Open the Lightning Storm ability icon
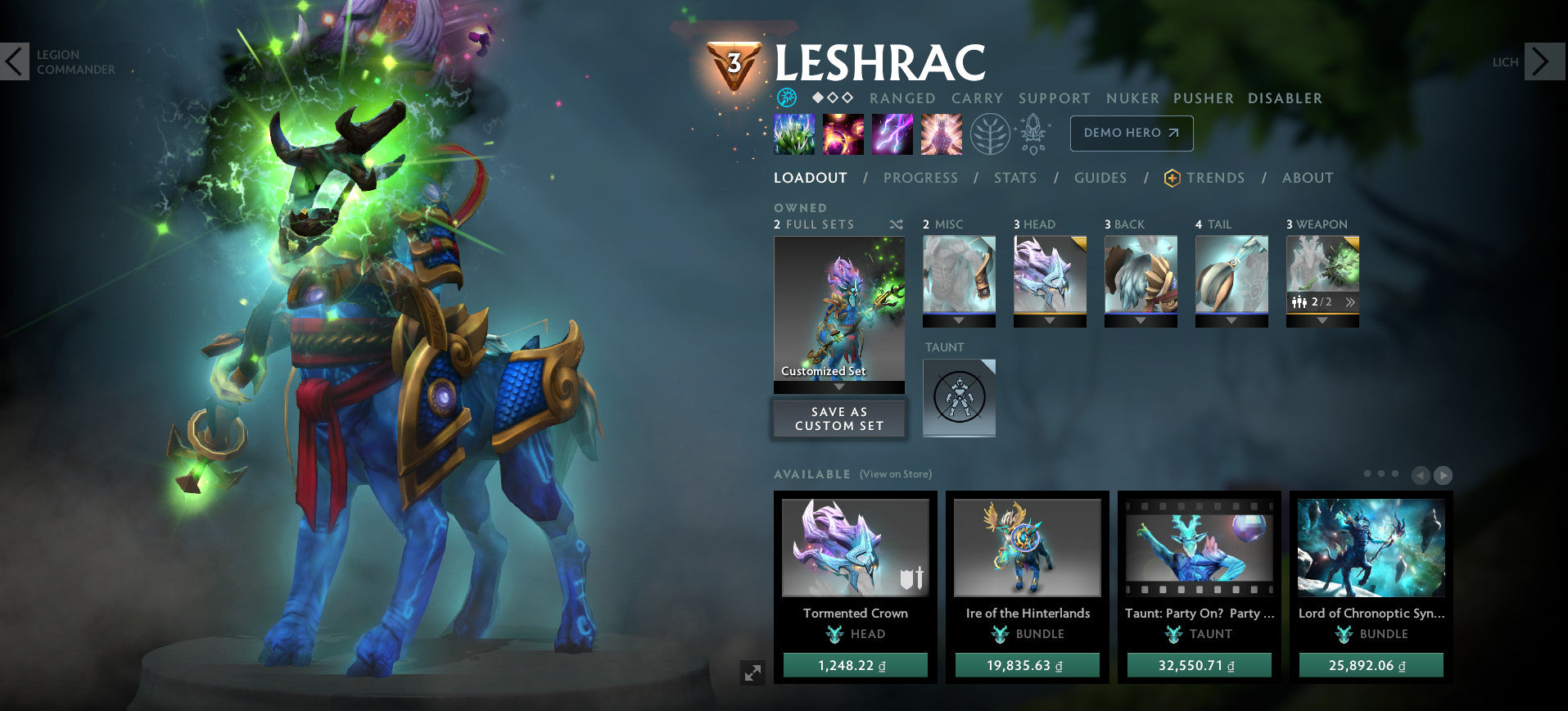1568x711 pixels. click(x=892, y=134)
